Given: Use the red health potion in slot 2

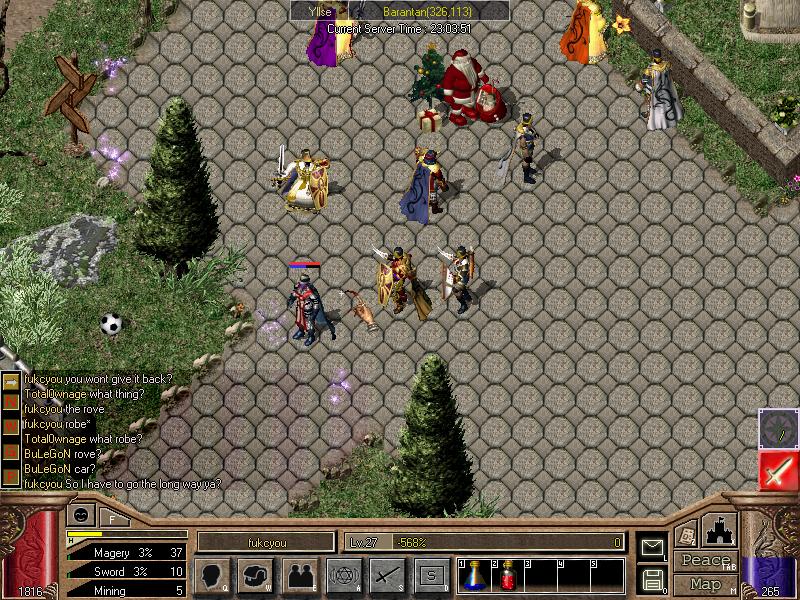Looking at the screenshot, I should 507,575.
